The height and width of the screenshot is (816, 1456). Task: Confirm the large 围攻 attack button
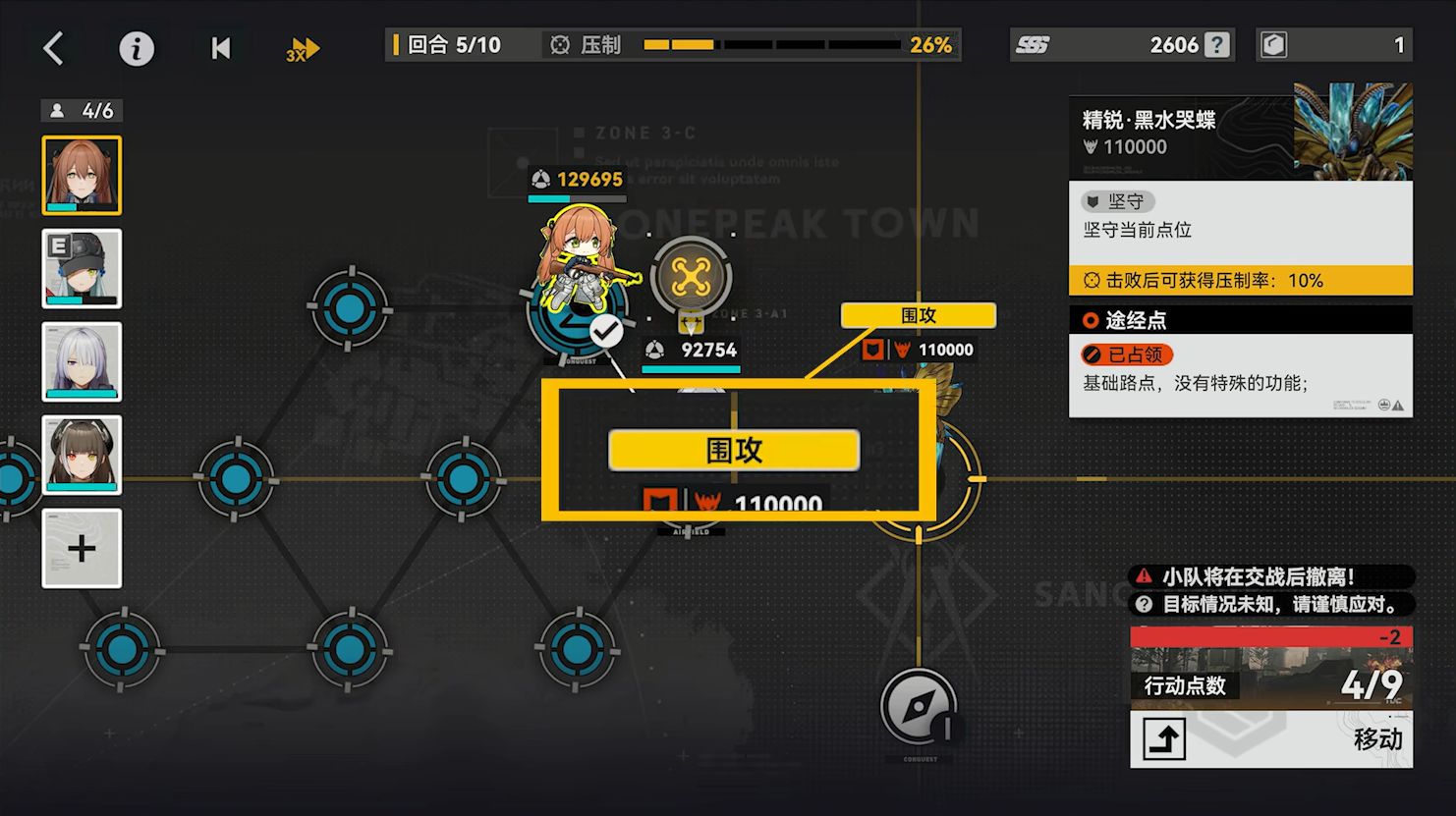click(734, 450)
